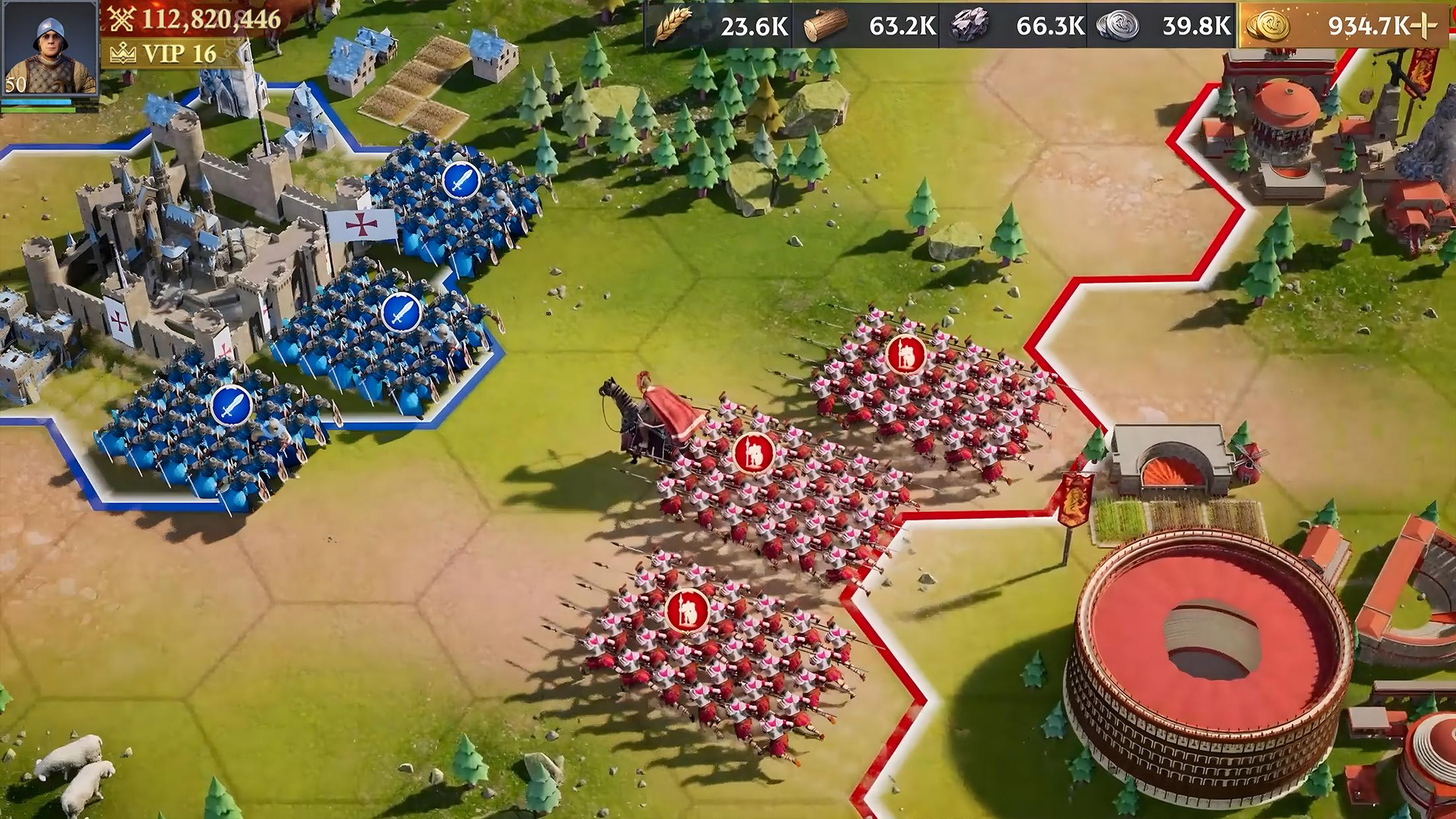
Task: Open the player avatar profile
Action: (50, 49)
